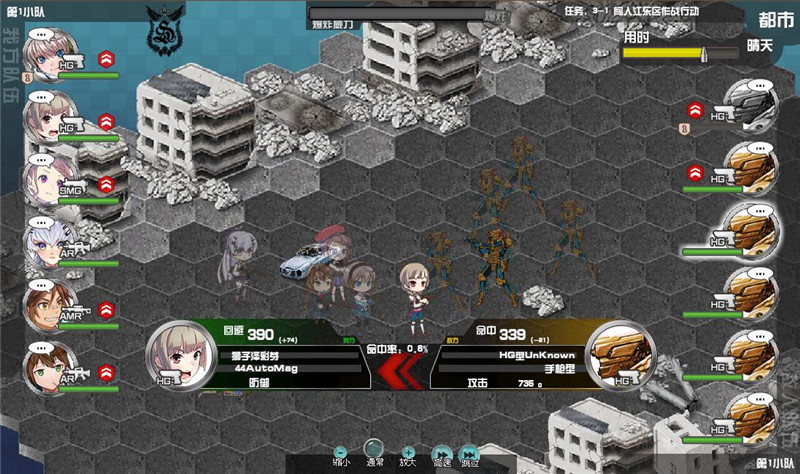Select the purple-haired SMG squad member portrait
Screen dimensions: 800x474
coord(50,179)
